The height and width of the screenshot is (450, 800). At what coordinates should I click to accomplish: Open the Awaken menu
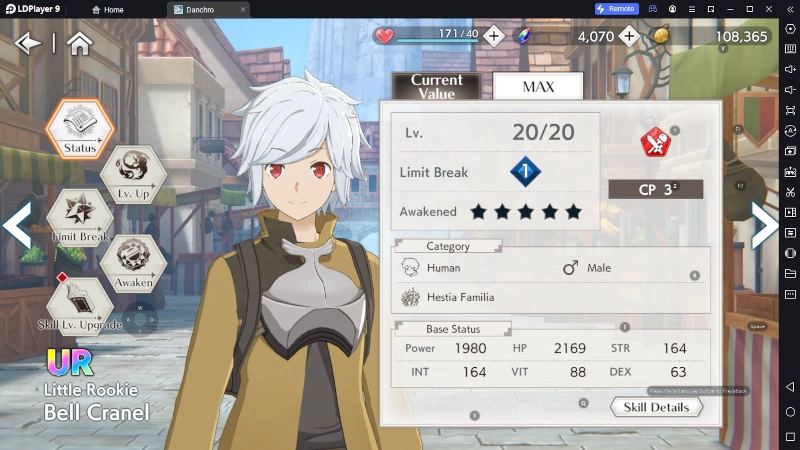pyautogui.click(x=133, y=262)
